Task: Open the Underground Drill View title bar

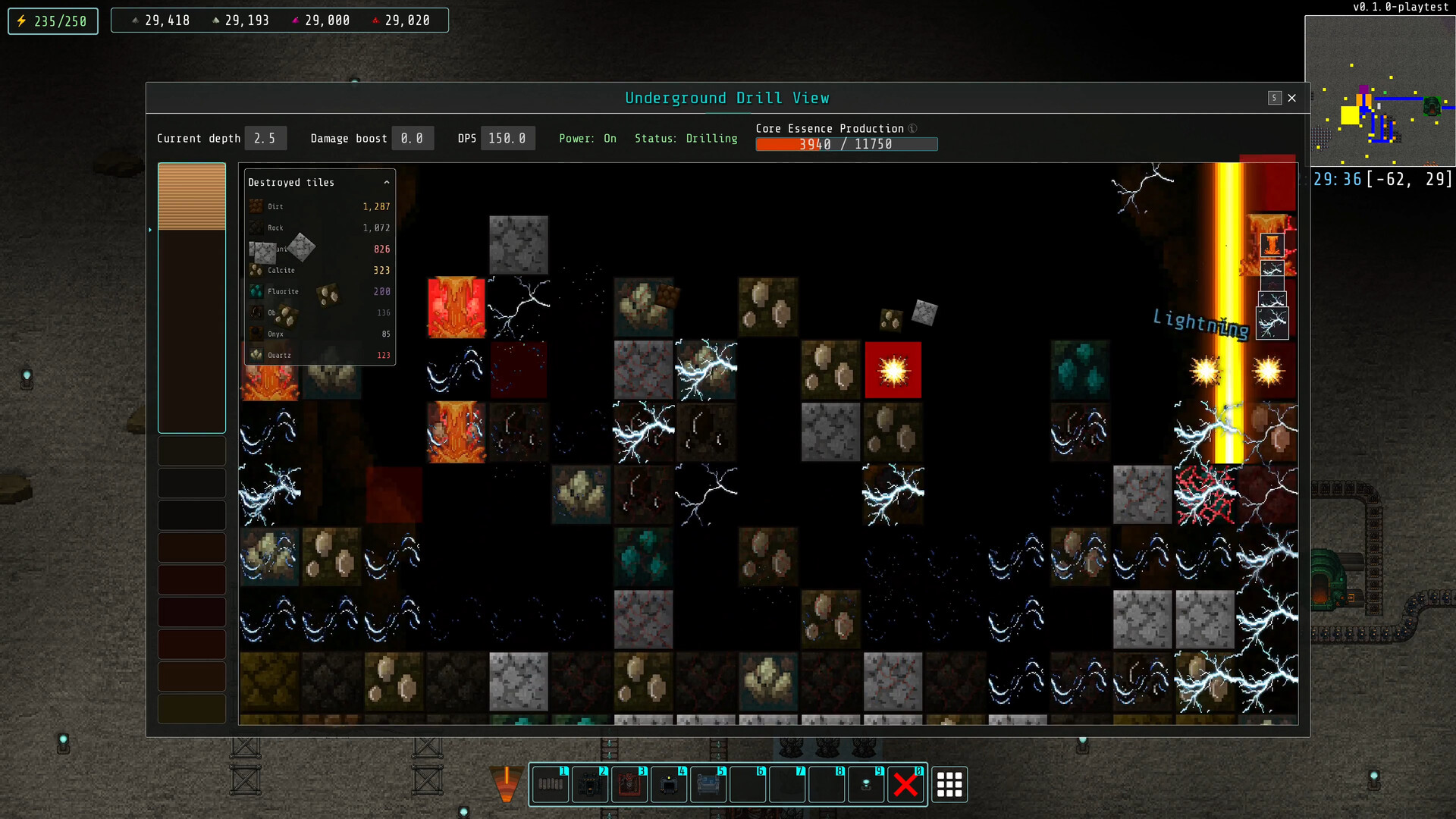Action: pyautogui.click(x=727, y=98)
